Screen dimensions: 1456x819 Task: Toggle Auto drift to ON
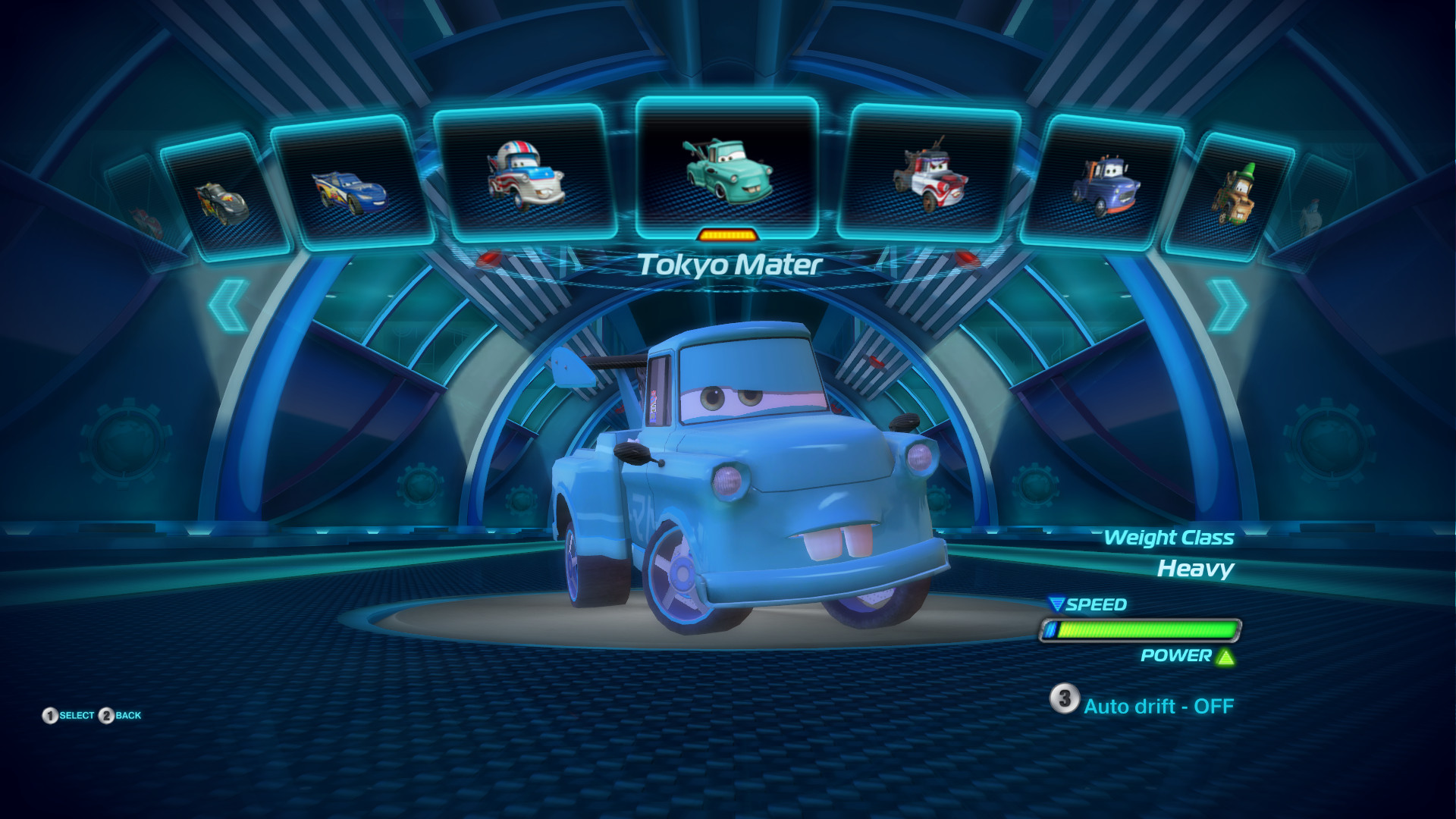(1159, 705)
